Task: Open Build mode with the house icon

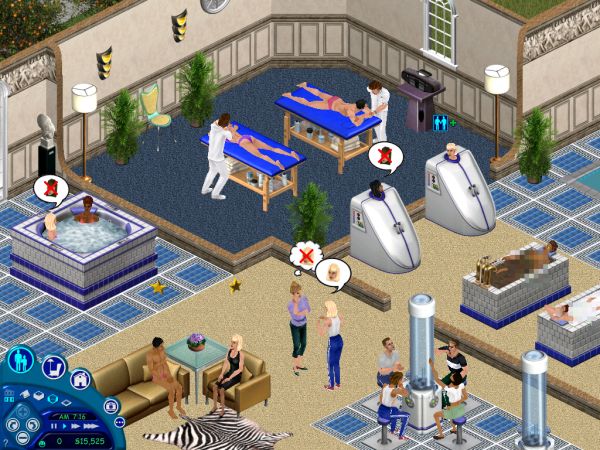Action: [x=80, y=380]
